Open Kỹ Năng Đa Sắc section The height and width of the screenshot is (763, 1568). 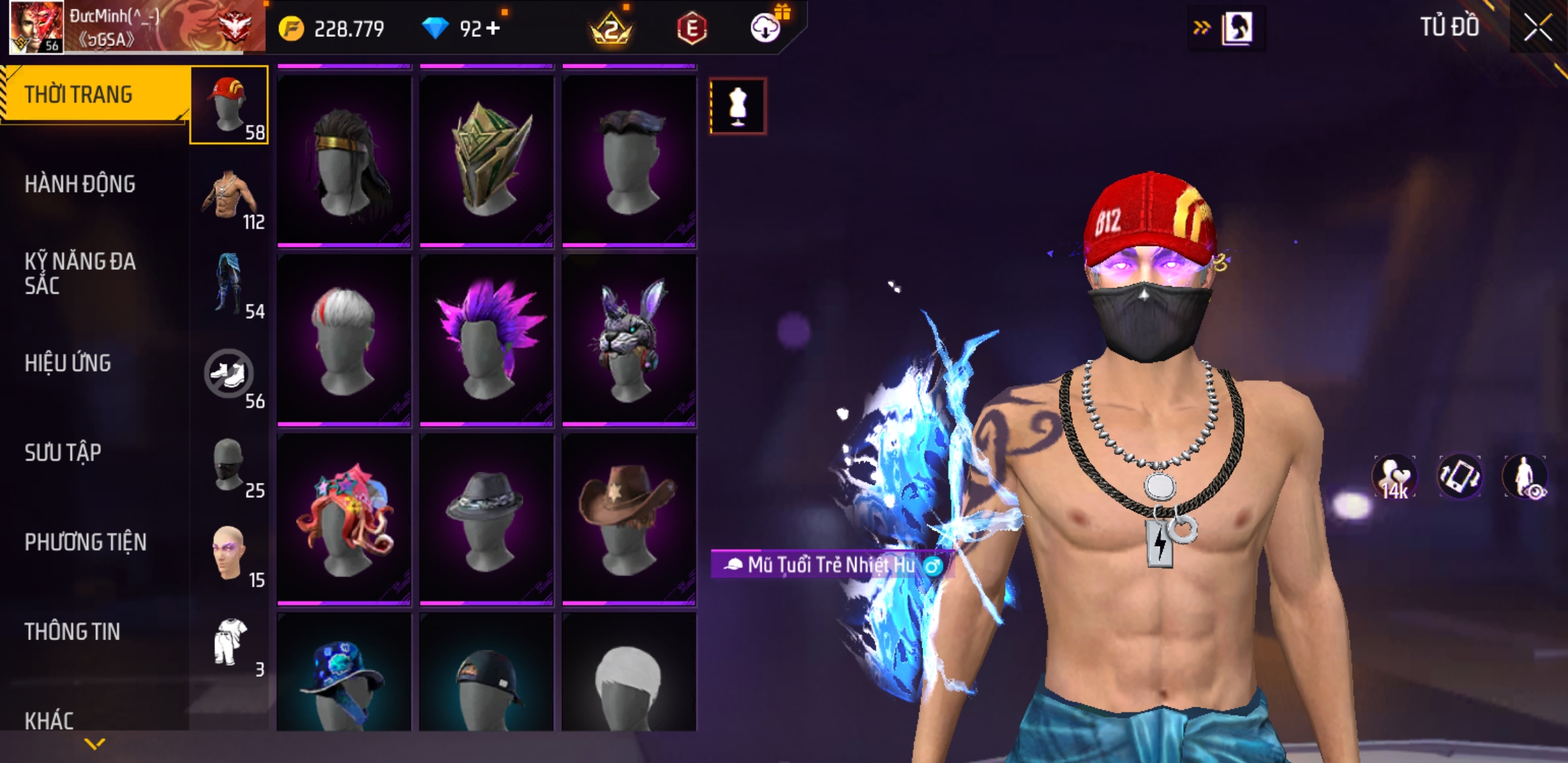80,273
